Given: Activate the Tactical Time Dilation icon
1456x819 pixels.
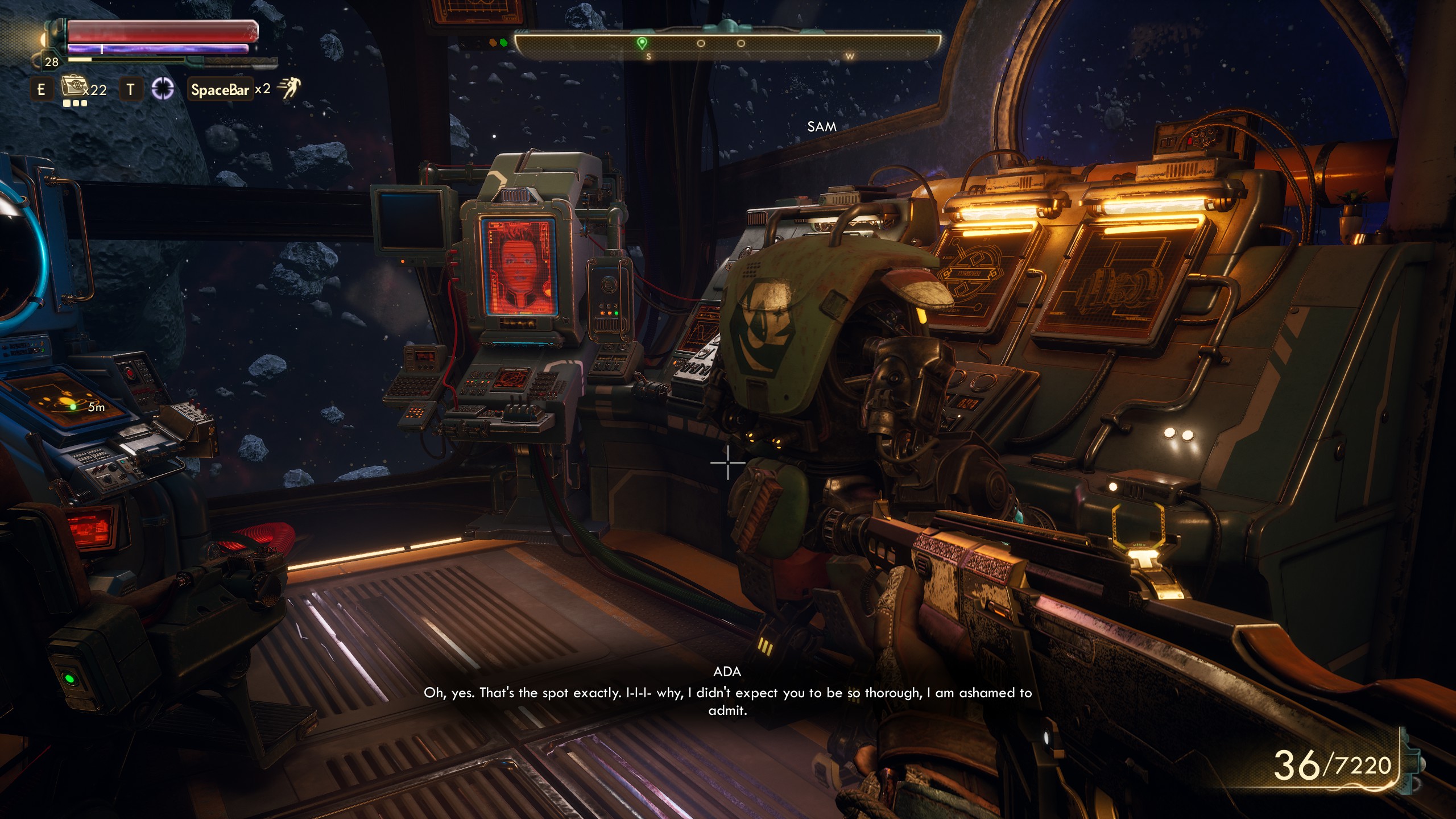Looking at the screenshot, I should pyautogui.click(x=163, y=89).
